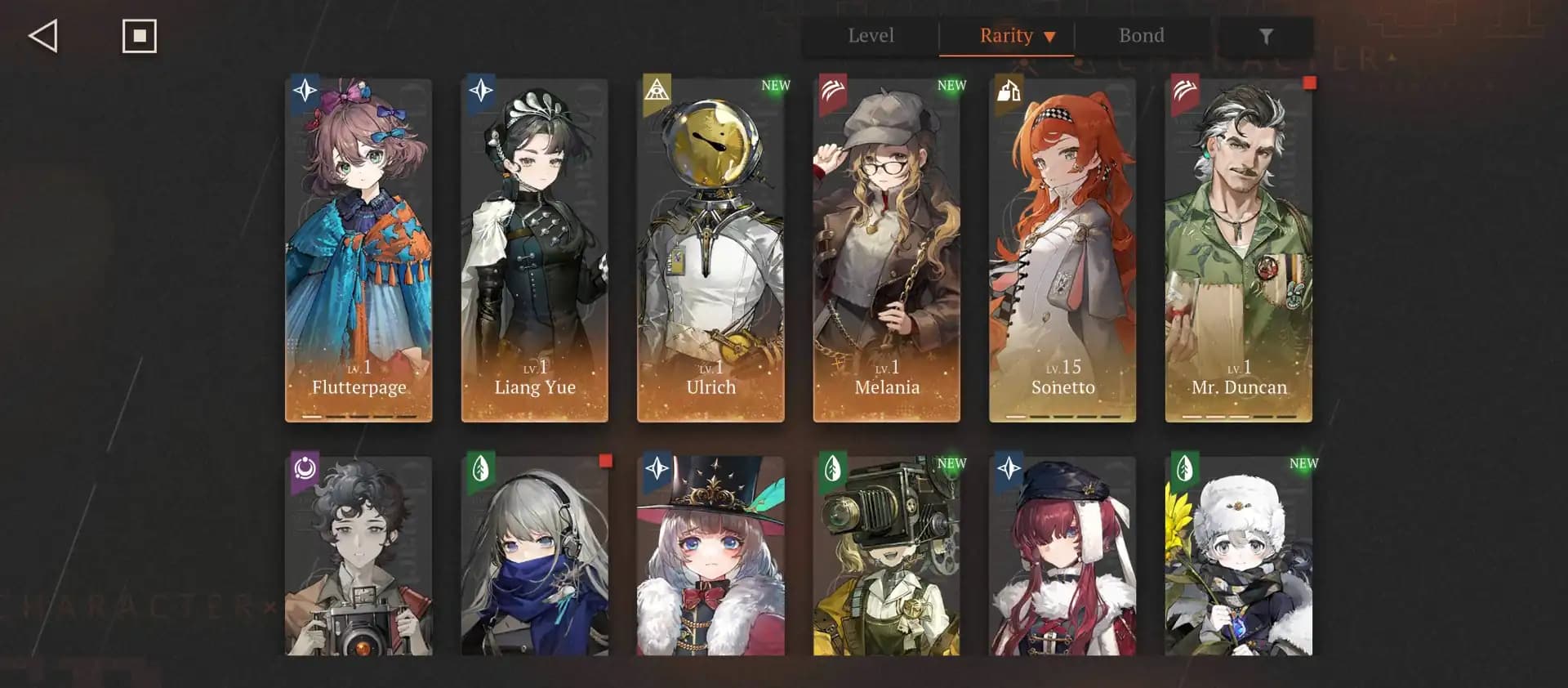Open the Rarity sorting dropdown arrow
This screenshot has height=688, width=1568.
click(x=1050, y=35)
